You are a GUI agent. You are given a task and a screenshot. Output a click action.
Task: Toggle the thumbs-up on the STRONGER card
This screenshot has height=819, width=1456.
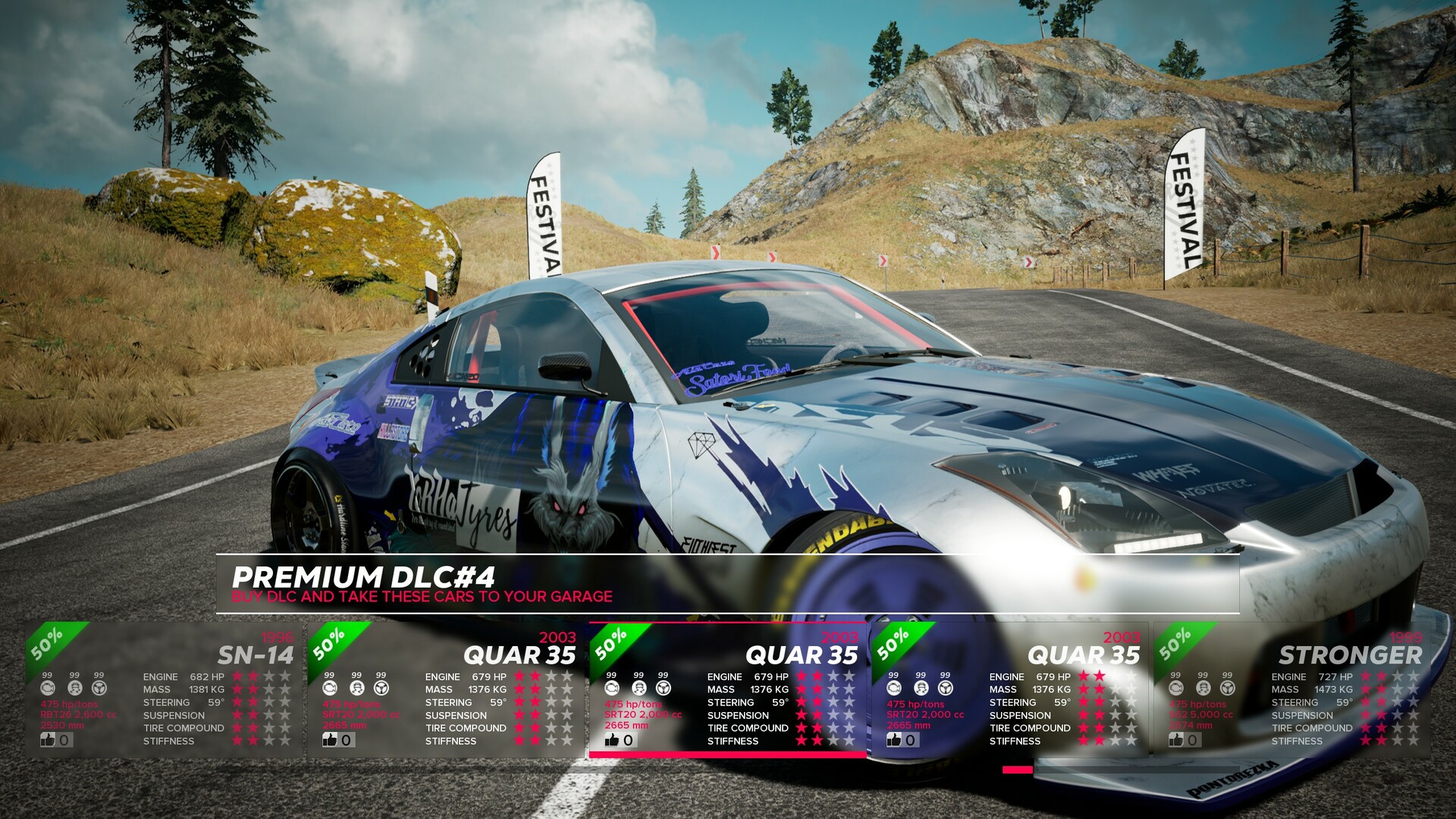[1178, 739]
